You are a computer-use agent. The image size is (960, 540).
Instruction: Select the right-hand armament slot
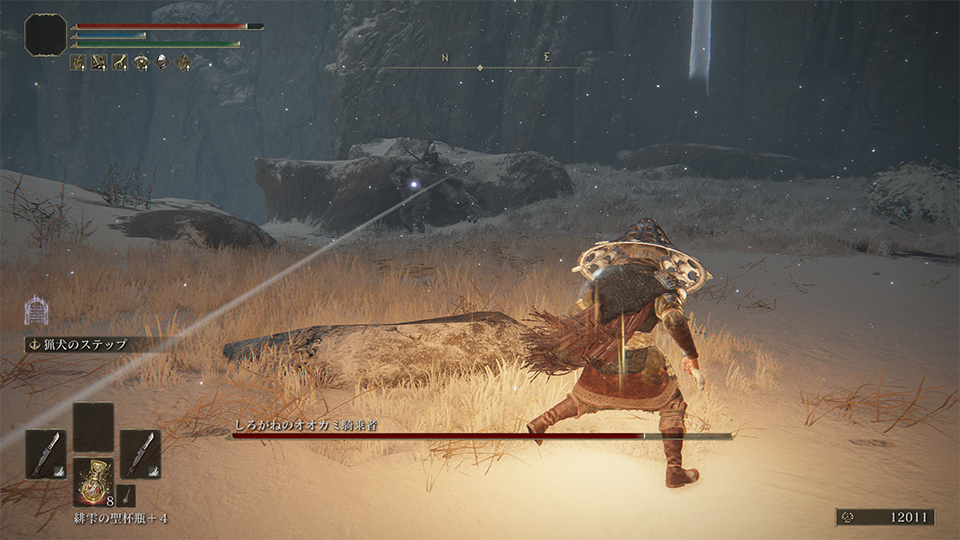coord(140,453)
